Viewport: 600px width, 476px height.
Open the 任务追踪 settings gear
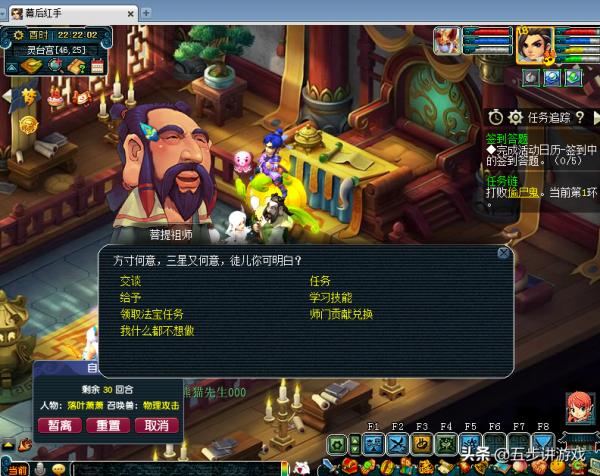(516, 117)
